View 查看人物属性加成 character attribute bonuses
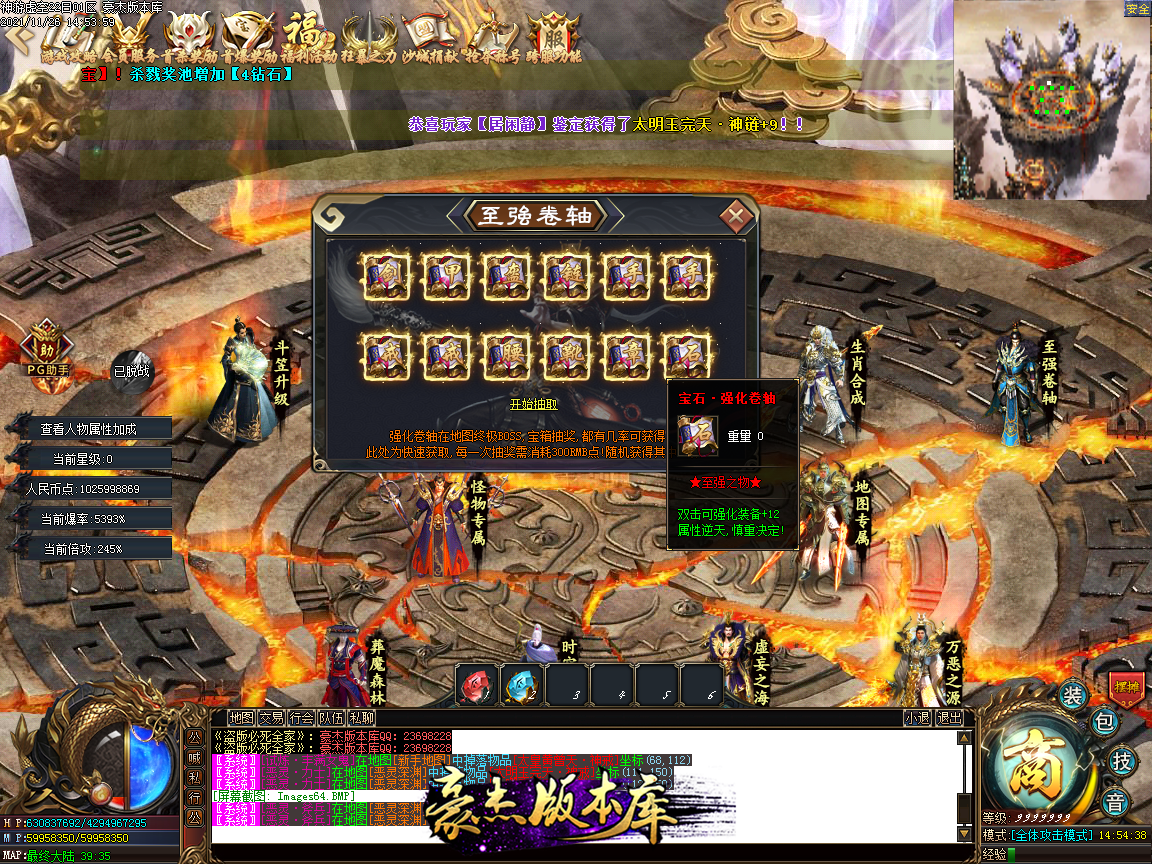Image resolution: width=1152 pixels, height=864 pixels. click(x=88, y=429)
